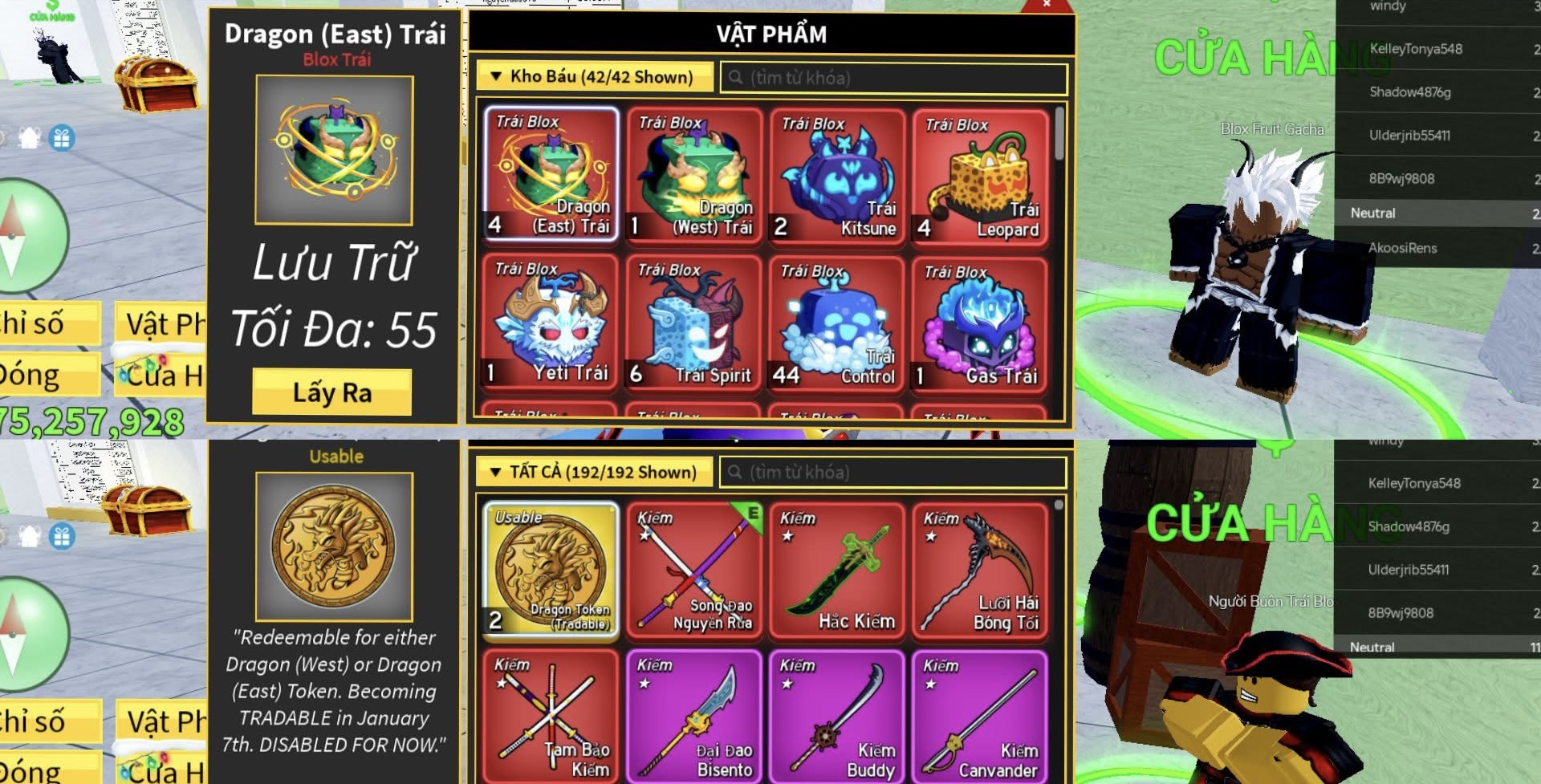
Task: Choose the Đại Đao Bisento slot
Action: coord(694,716)
